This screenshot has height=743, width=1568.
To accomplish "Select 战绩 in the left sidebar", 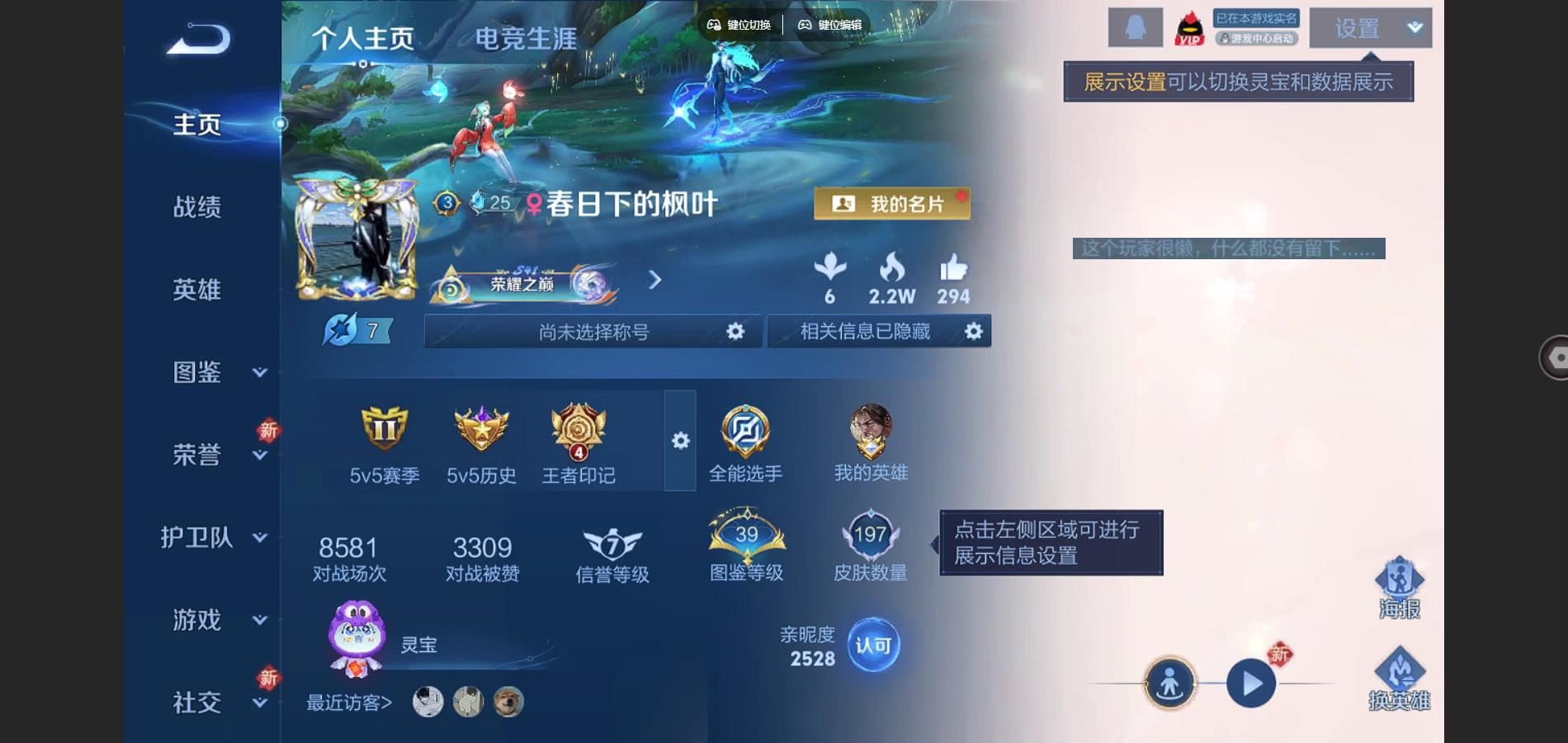I will click(x=198, y=208).
